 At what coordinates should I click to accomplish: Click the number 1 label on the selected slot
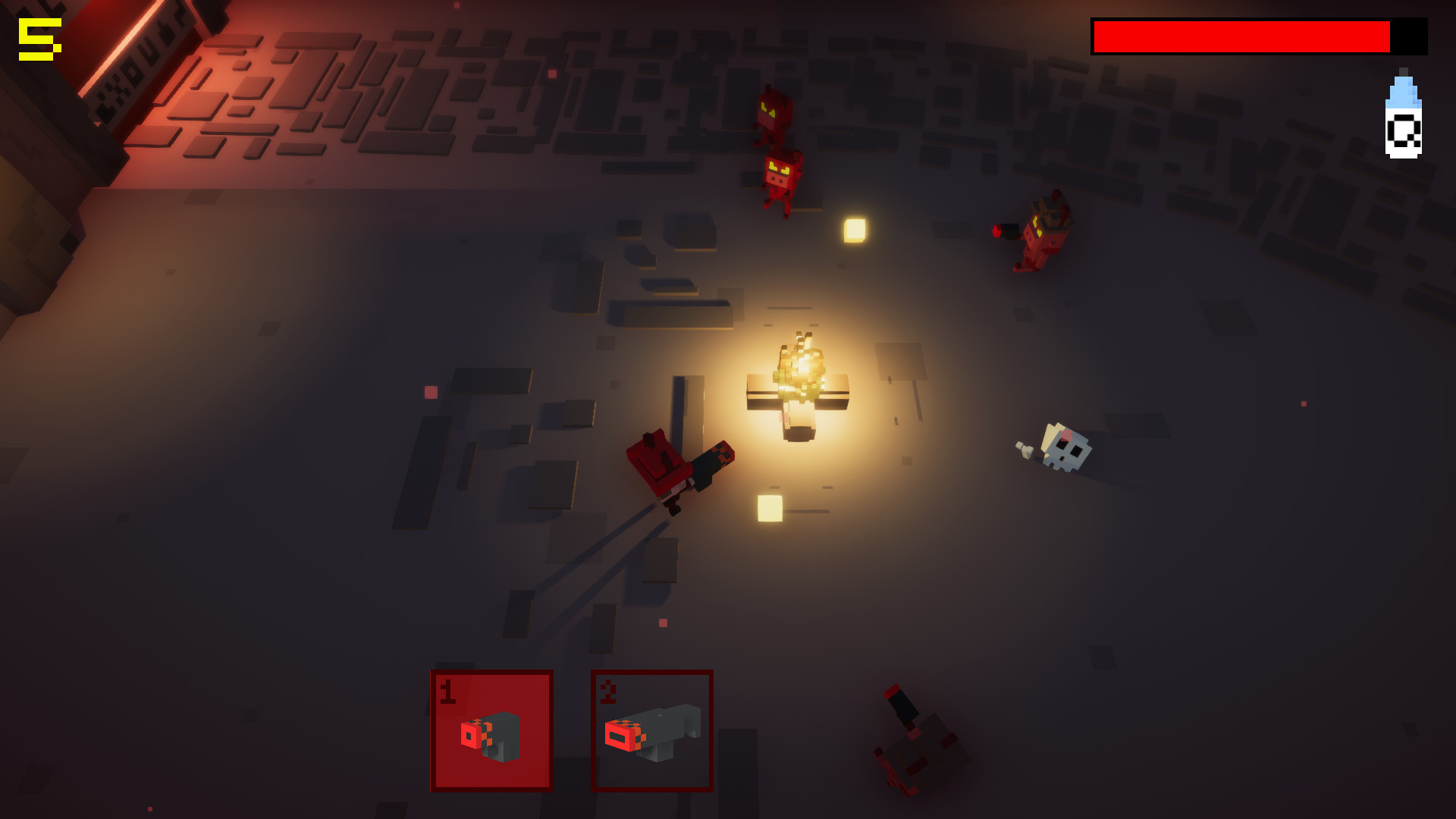pos(447,689)
